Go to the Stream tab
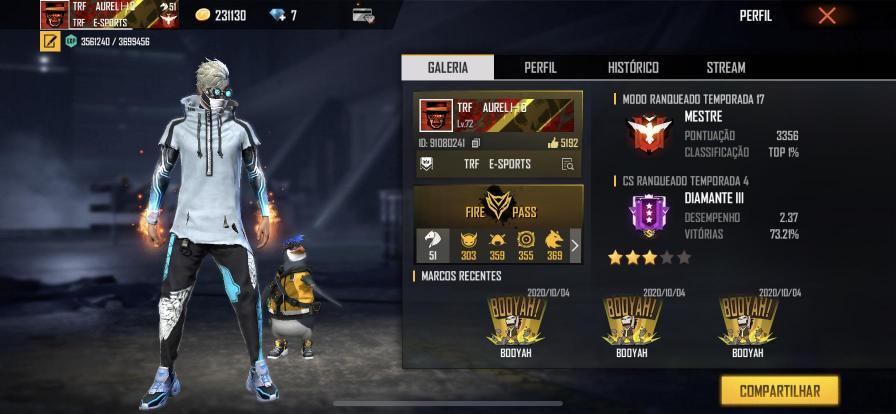 pos(725,67)
